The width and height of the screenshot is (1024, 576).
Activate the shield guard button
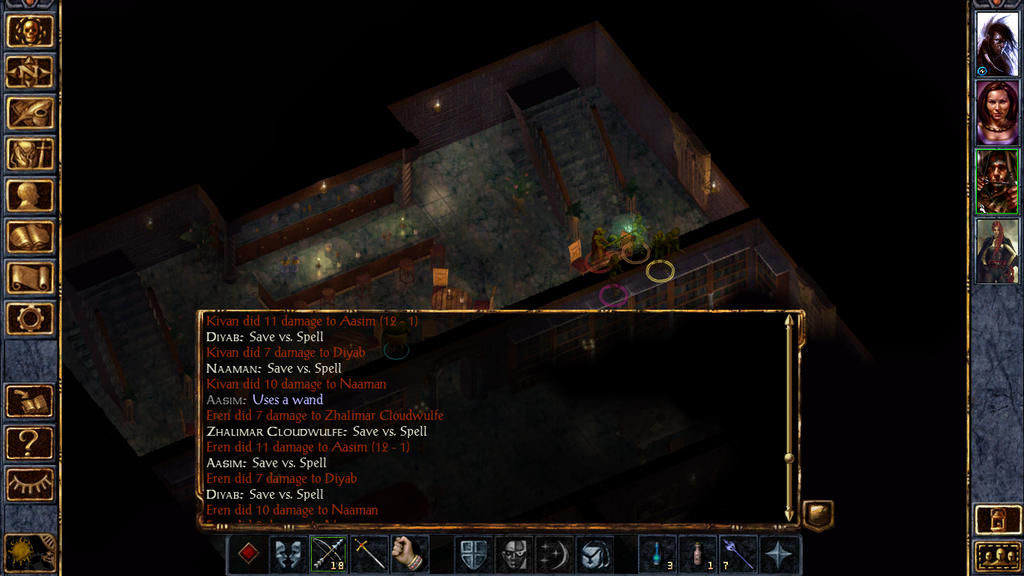474,554
